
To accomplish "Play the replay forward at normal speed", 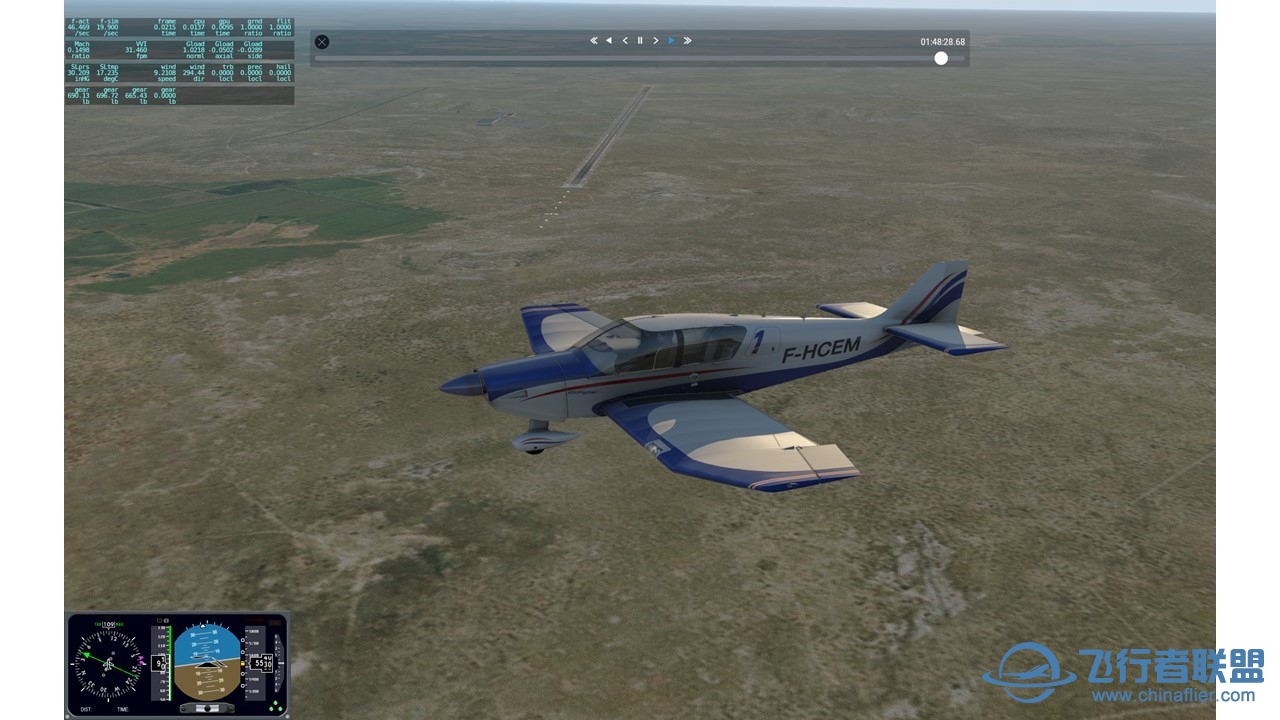I will coord(671,41).
